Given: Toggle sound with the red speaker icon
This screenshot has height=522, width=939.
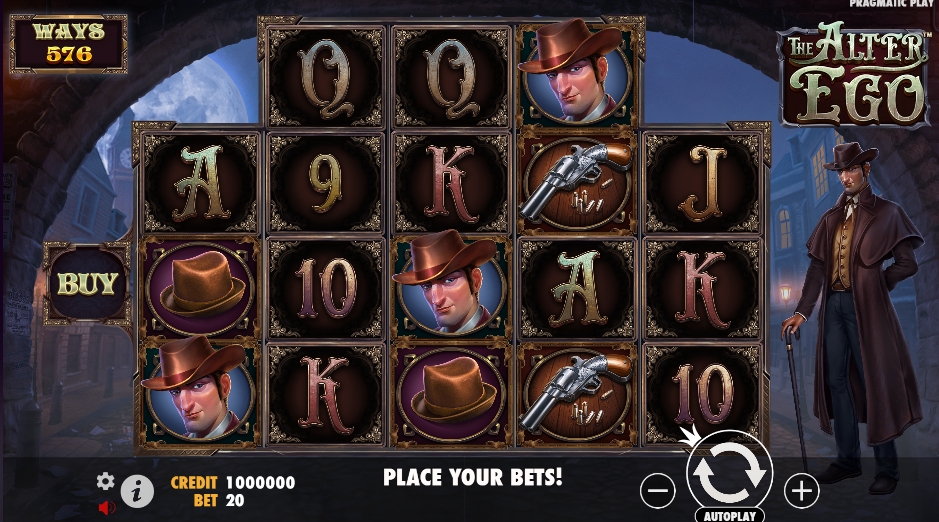Looking at the screenshot, I should (x=107, y=507).
